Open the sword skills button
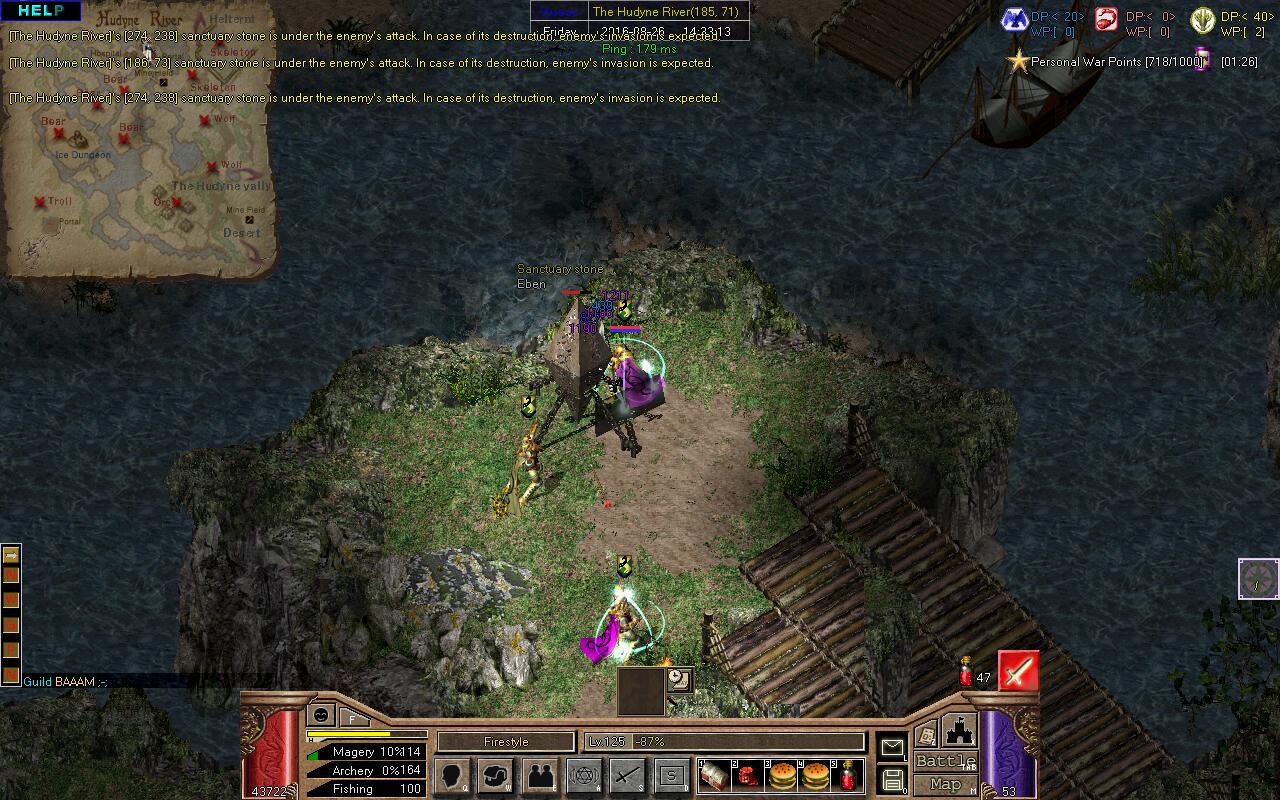This screenshot has height=800, width=1280. [x=628, y=776]
